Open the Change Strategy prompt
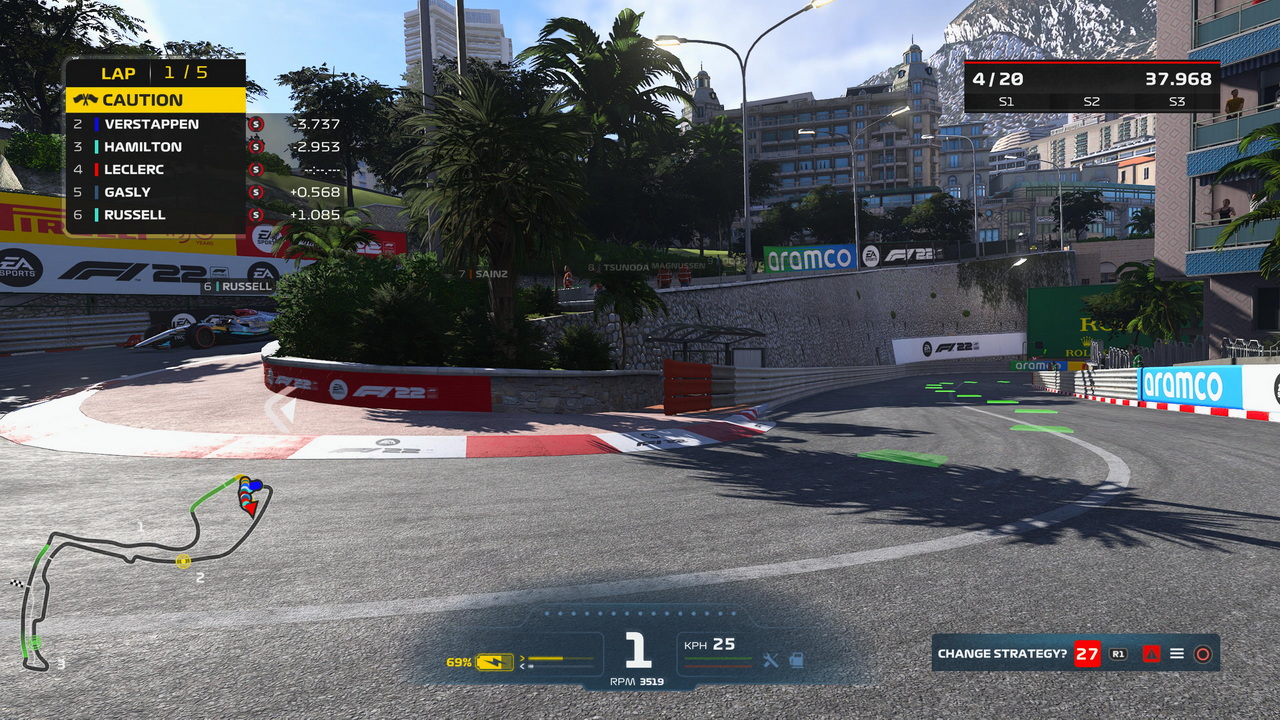 tap(1002, 654)
